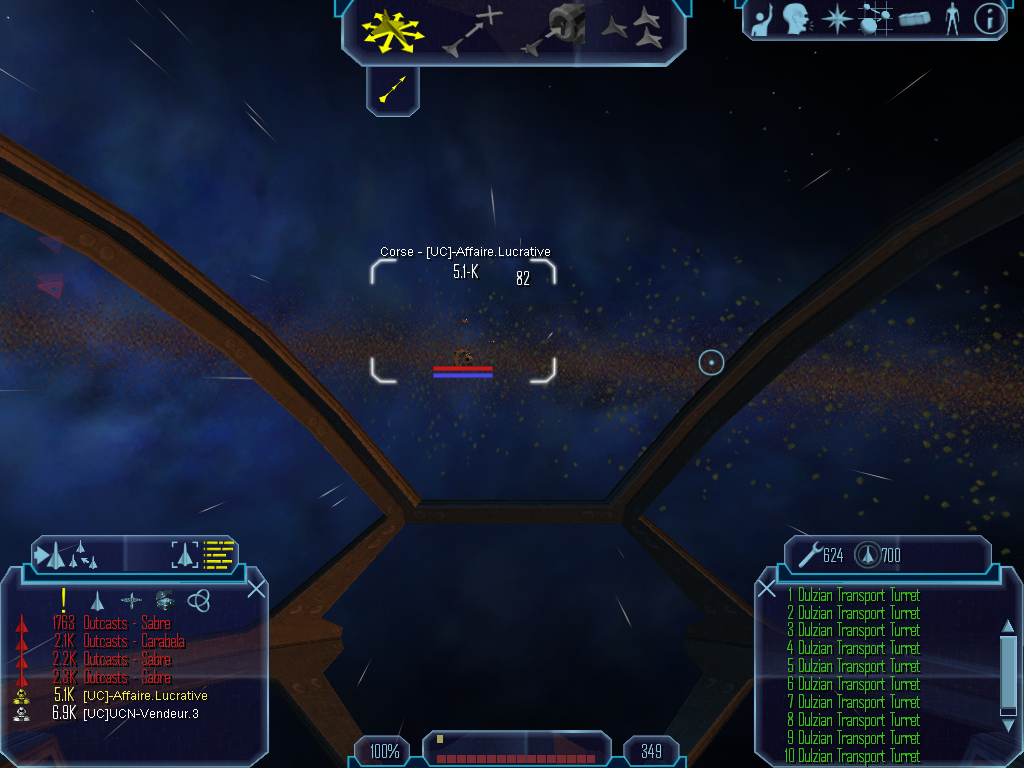1024x768 pixels.
Task: Target the Outcasts - Carabela contact
Action: [x=134, y=641]
